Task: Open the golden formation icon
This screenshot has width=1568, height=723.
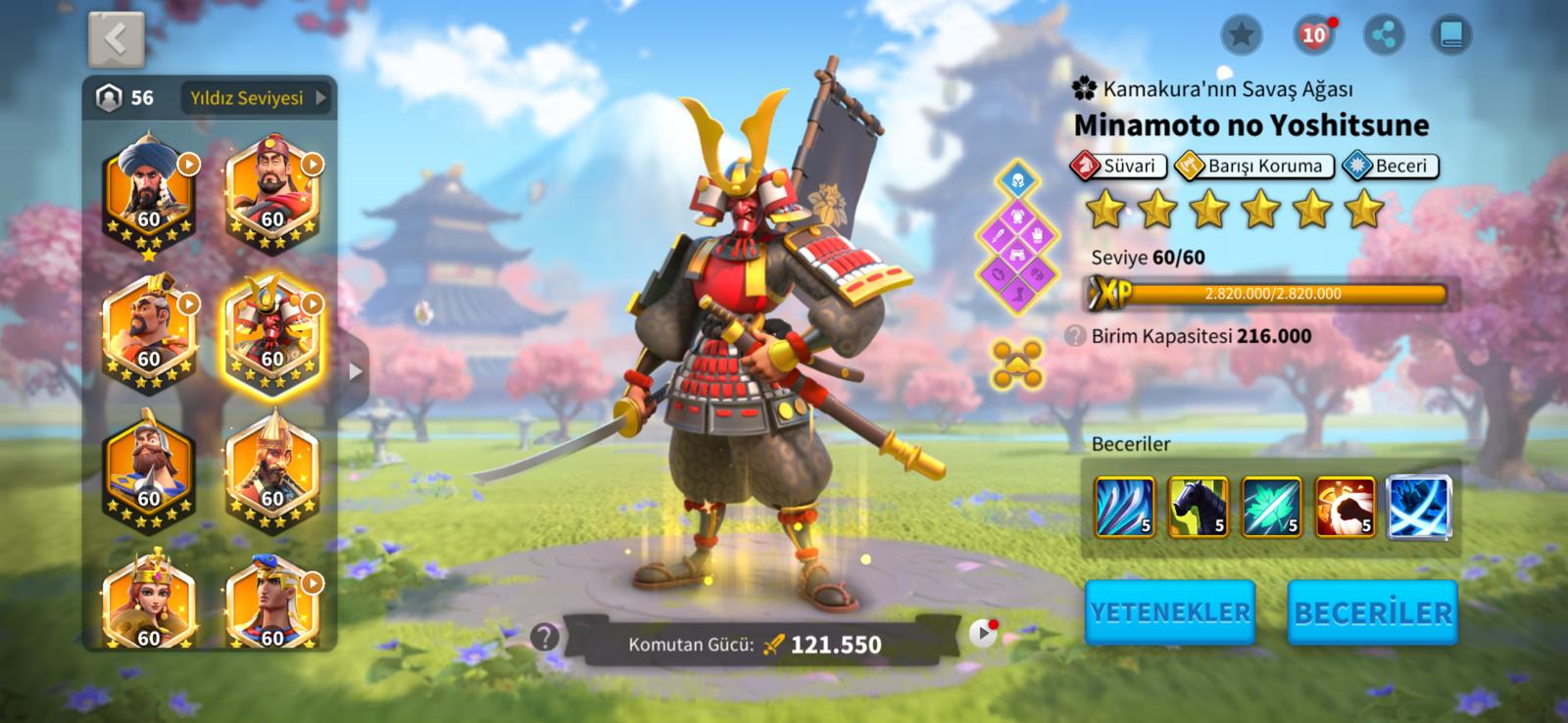Action: (1016, 363)
